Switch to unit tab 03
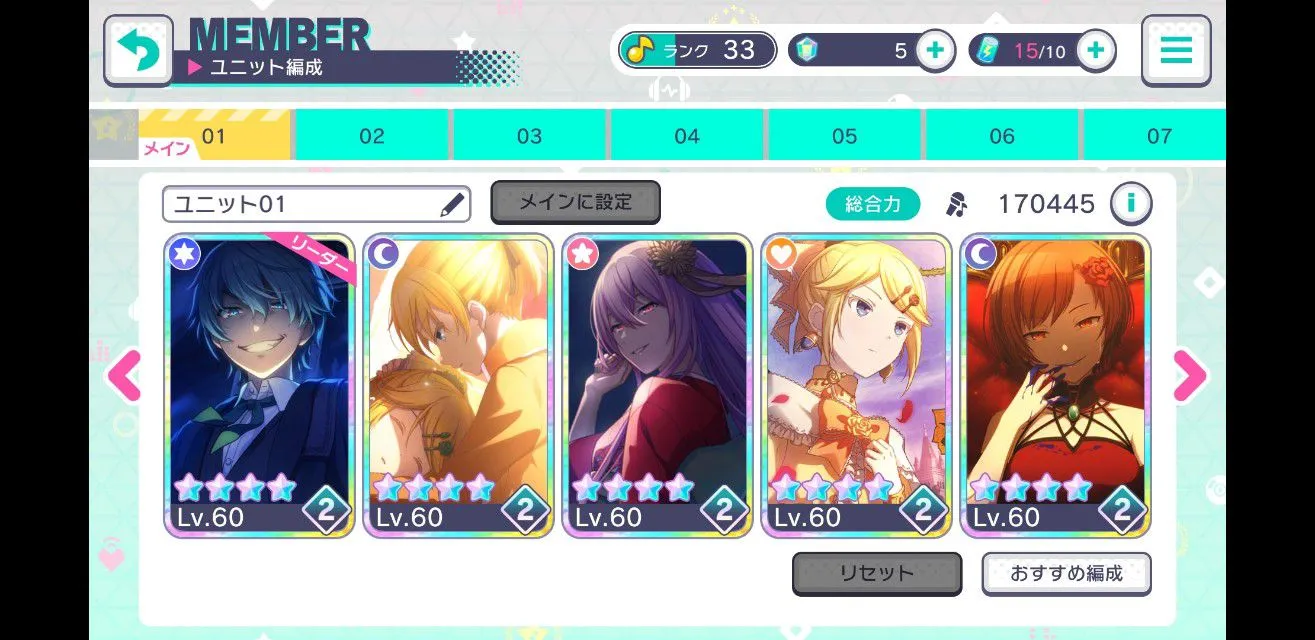 pyautogui.click(x=529, y=136)
